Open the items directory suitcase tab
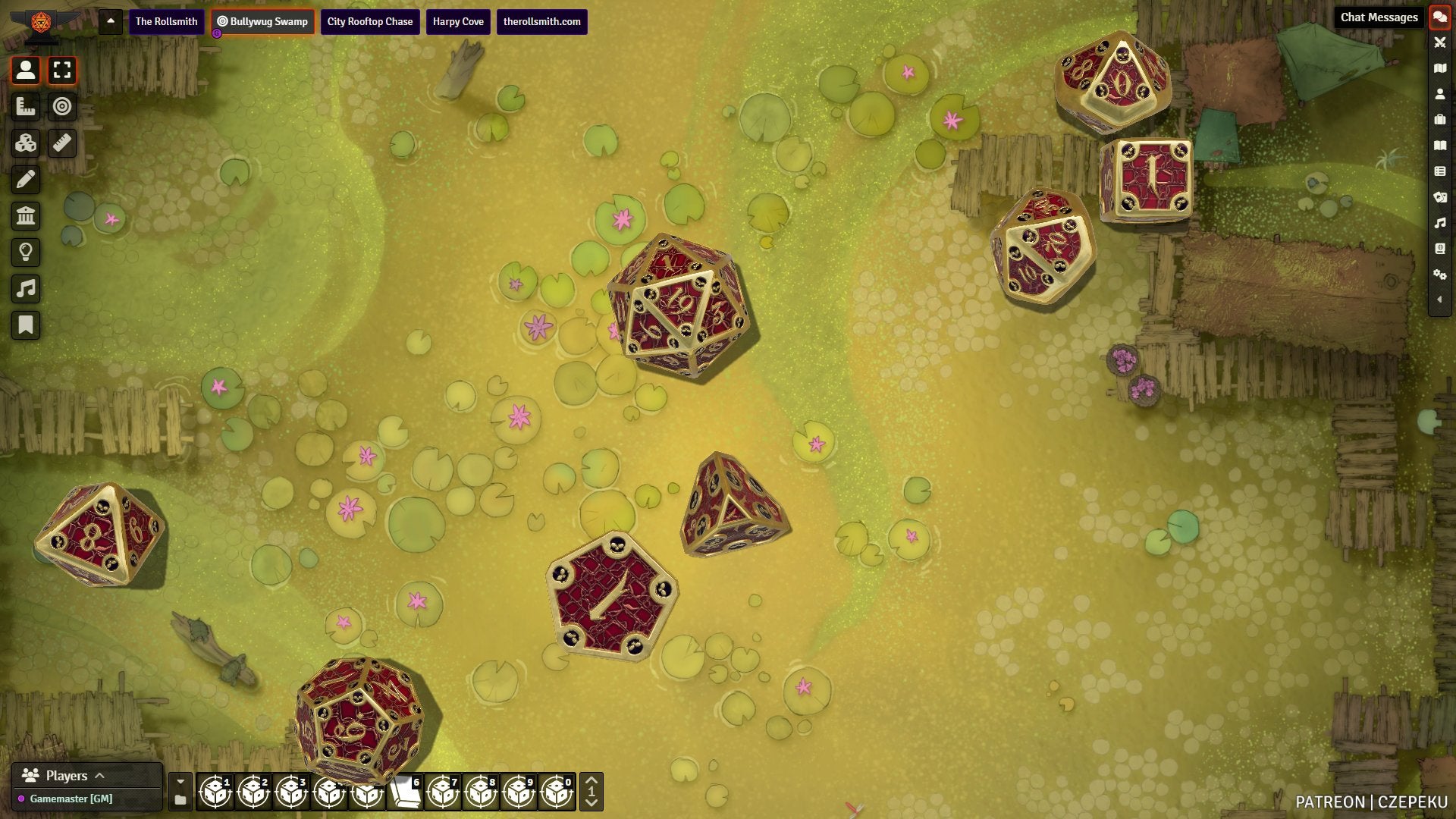This screenshot has width=1456, height=819. tap(1439, 120)
